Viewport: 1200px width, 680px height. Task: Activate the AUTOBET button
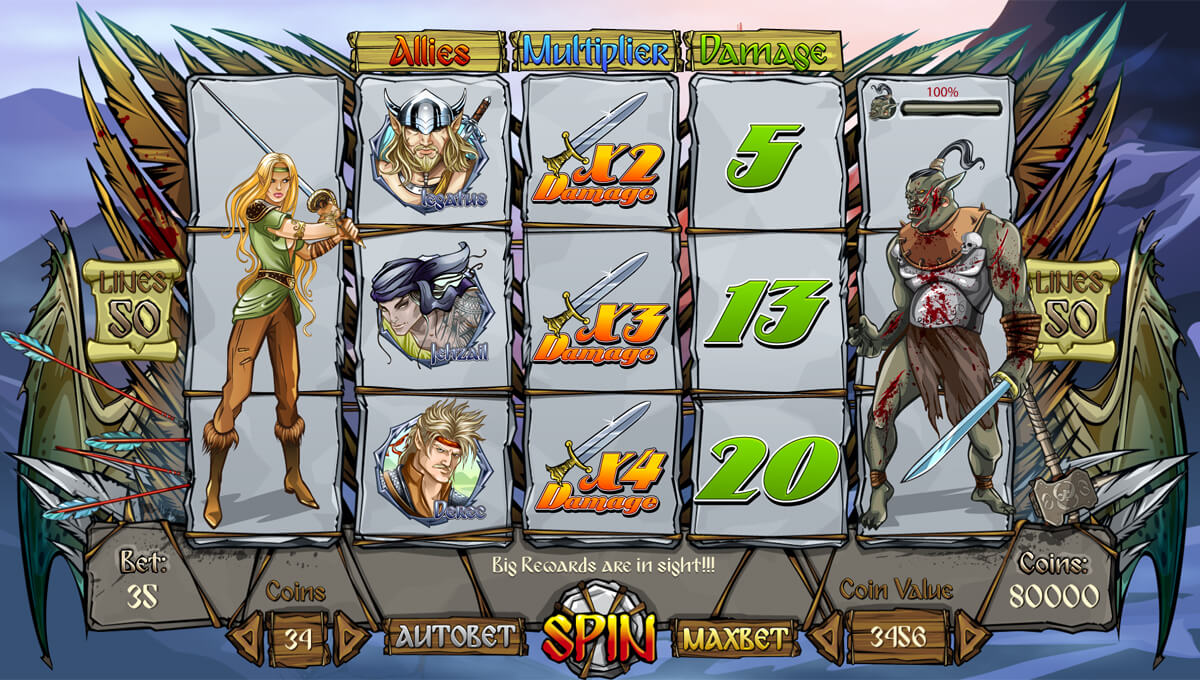tap(456, 636)
